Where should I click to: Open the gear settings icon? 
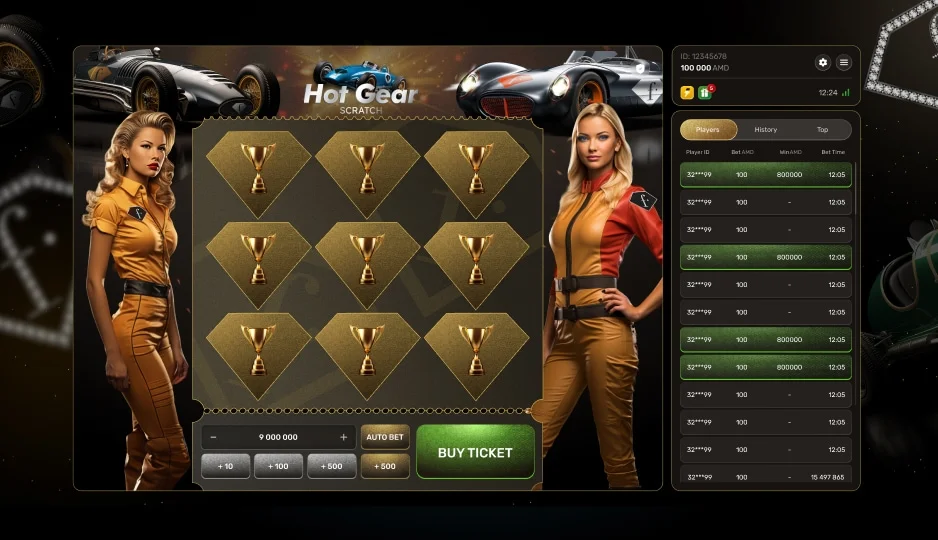tap(823, 62)
